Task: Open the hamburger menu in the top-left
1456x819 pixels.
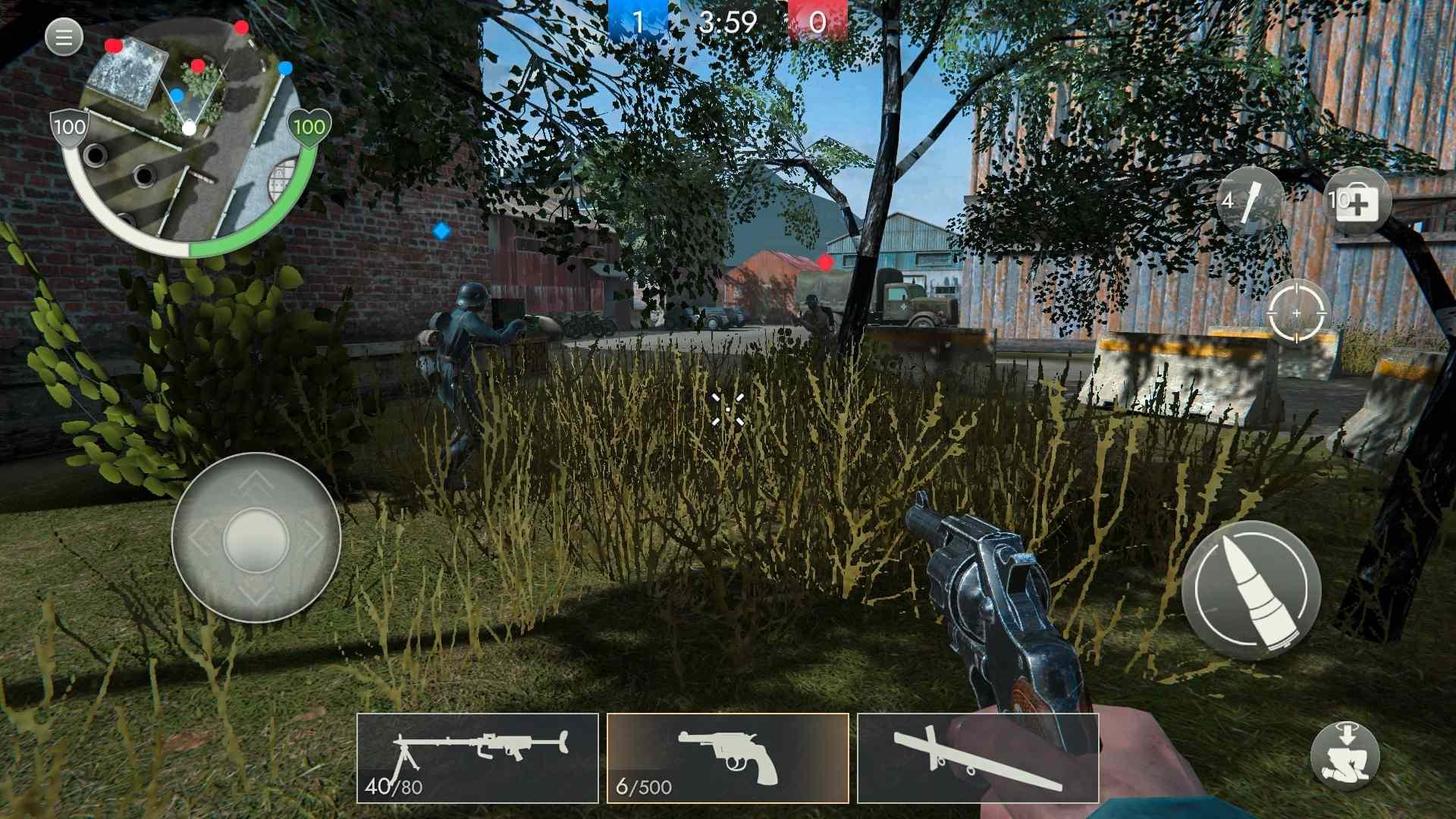Action: (x=64, y=36)
